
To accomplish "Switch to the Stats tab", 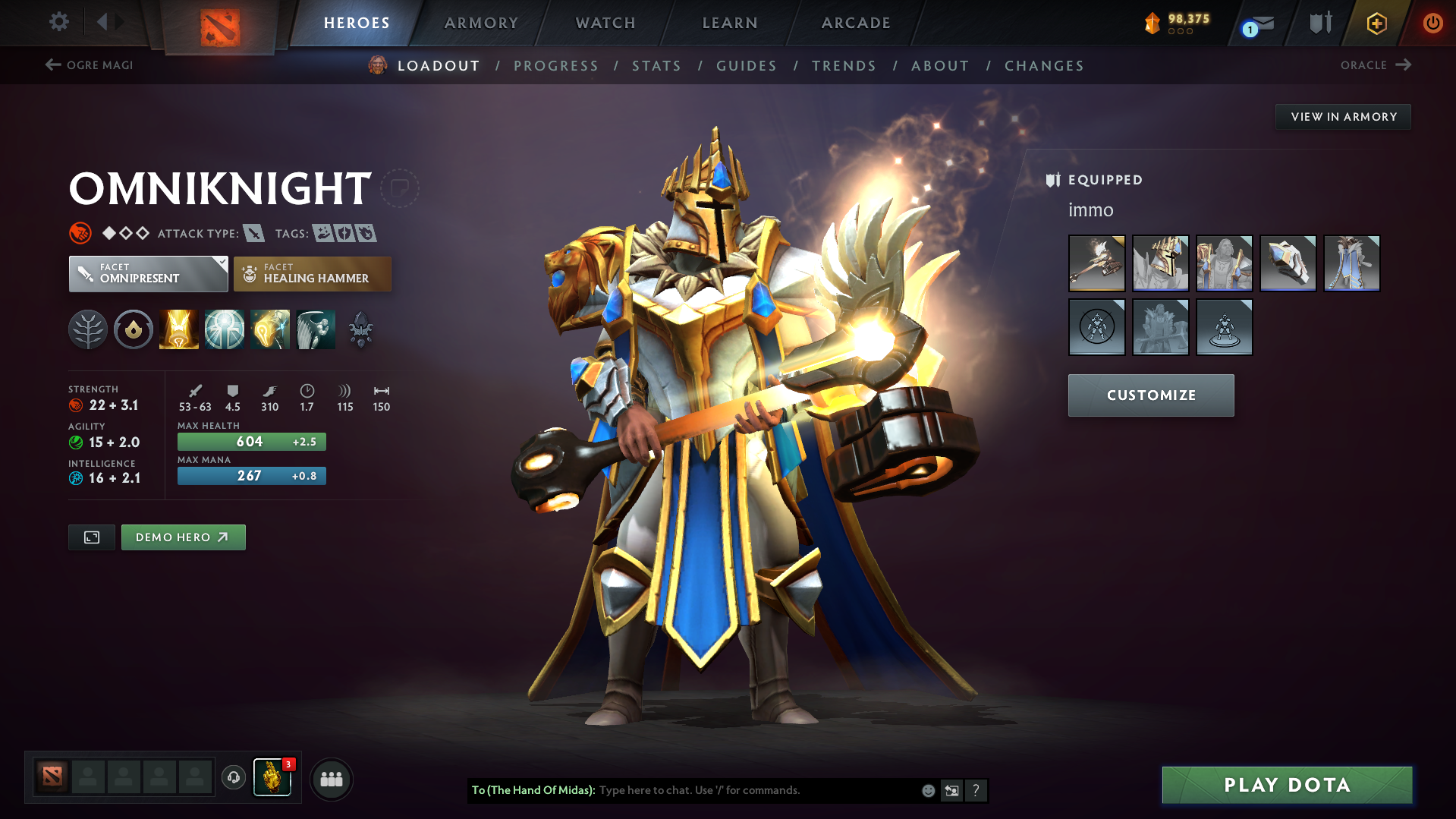I will point(656,66).
